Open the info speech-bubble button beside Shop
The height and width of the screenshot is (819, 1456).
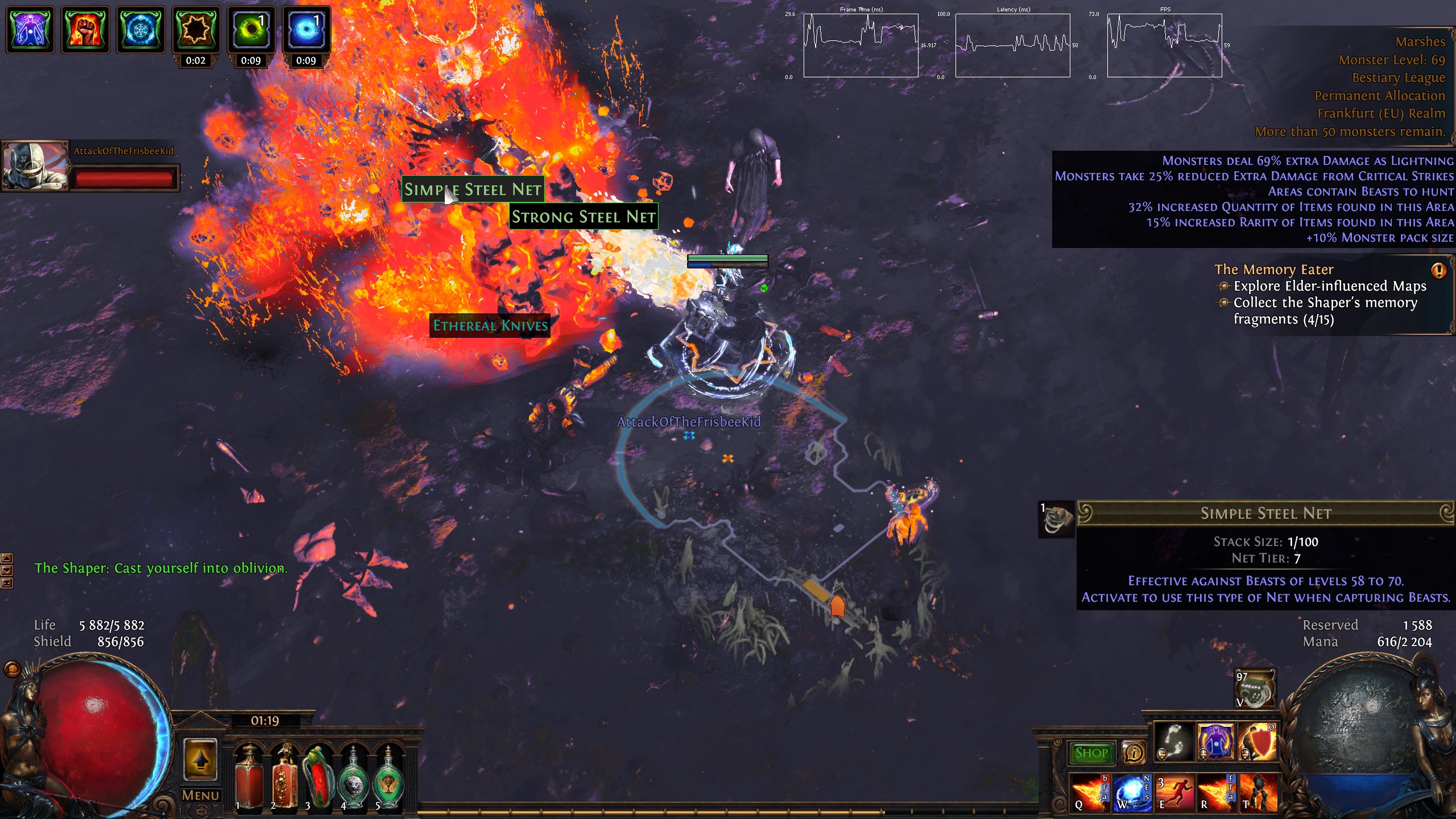pos(1134,753)
